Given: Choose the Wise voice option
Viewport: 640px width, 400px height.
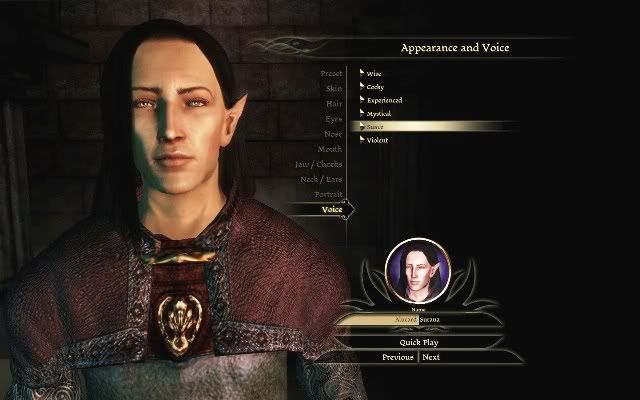Looking at the screenshot, I should click(374, 74).
